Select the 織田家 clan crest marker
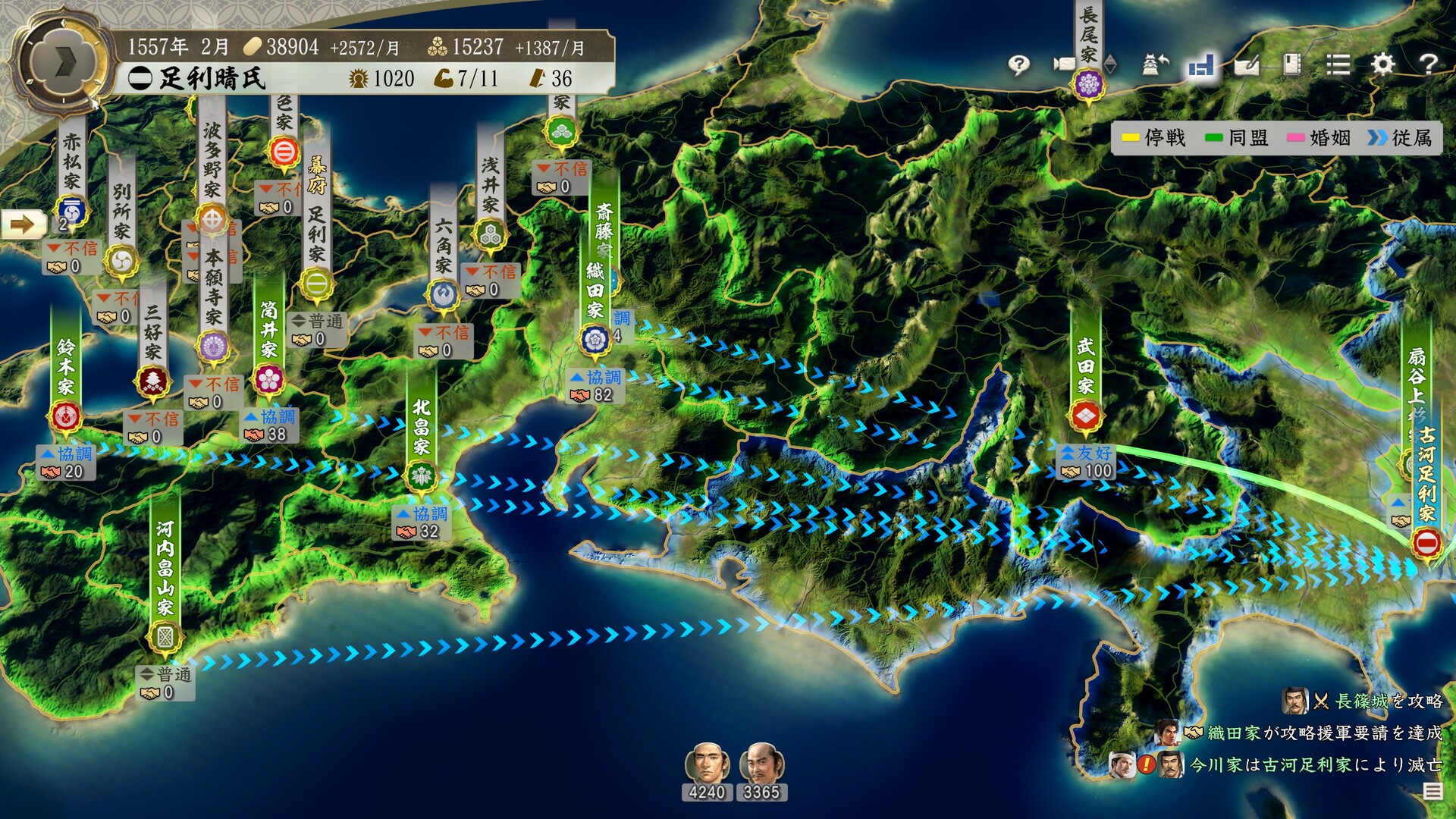 [595, 339]
